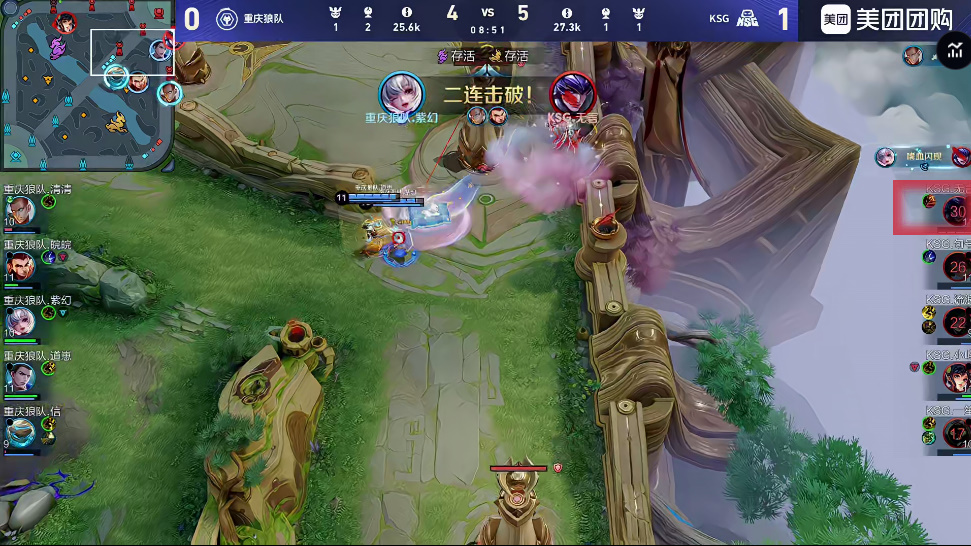Image resolution: width=971 pixels, height=546 pixels.
Task: Pick the KSG player showing 17 respawn
Action: [956, 431]
